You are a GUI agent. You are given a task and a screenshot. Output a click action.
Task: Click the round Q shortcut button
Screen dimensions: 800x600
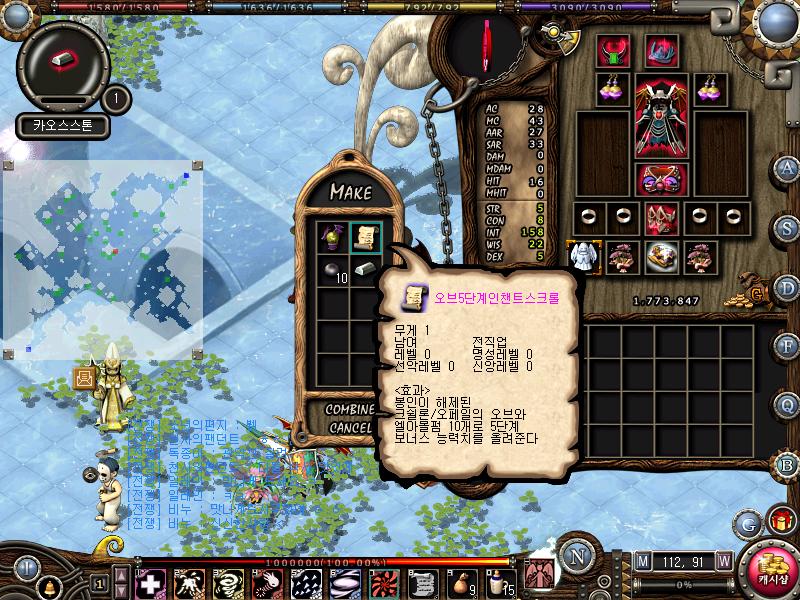(x=788, y=404)
